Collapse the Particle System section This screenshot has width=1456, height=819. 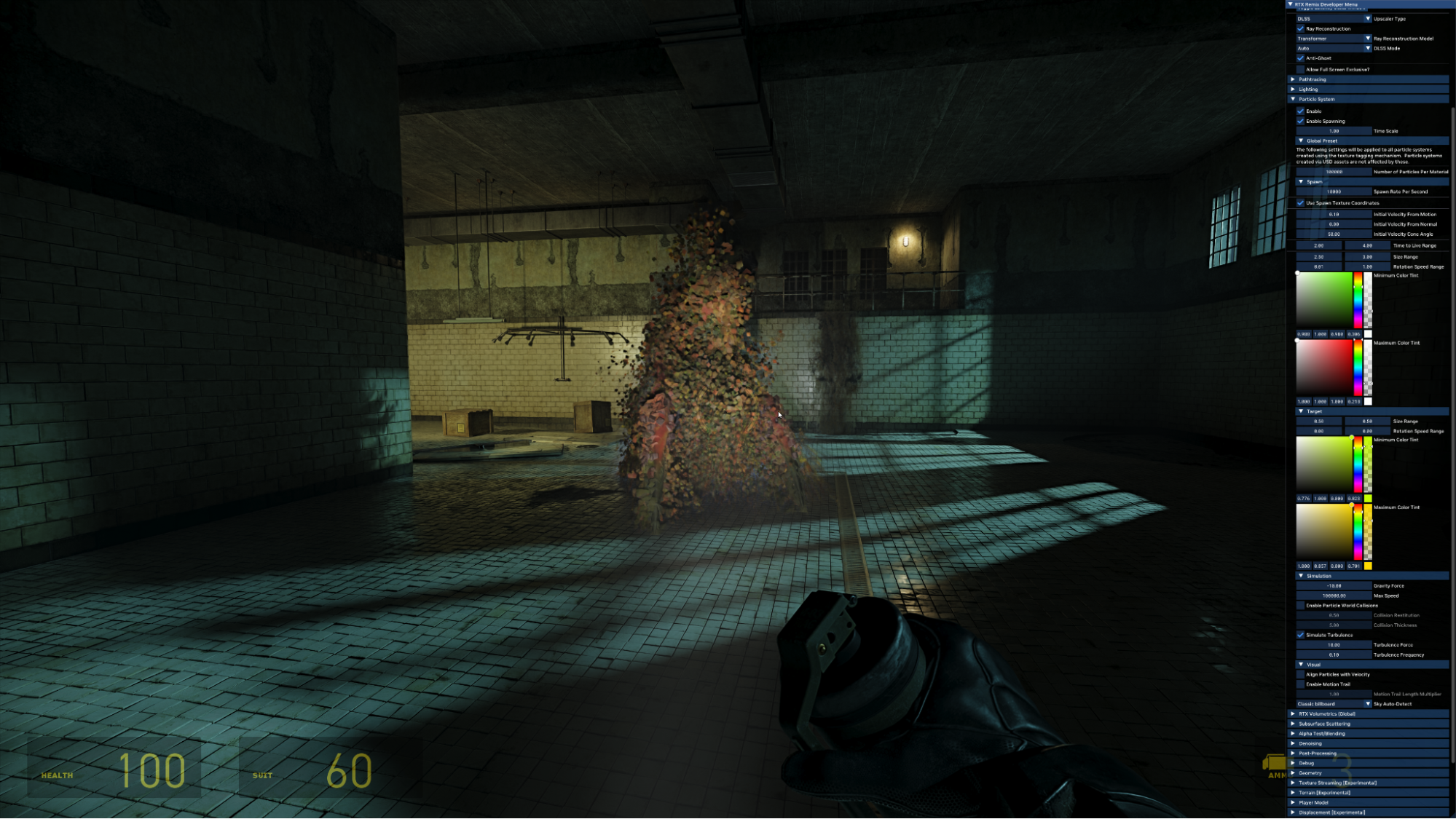pyautogui.click(x=1294, y=99)
